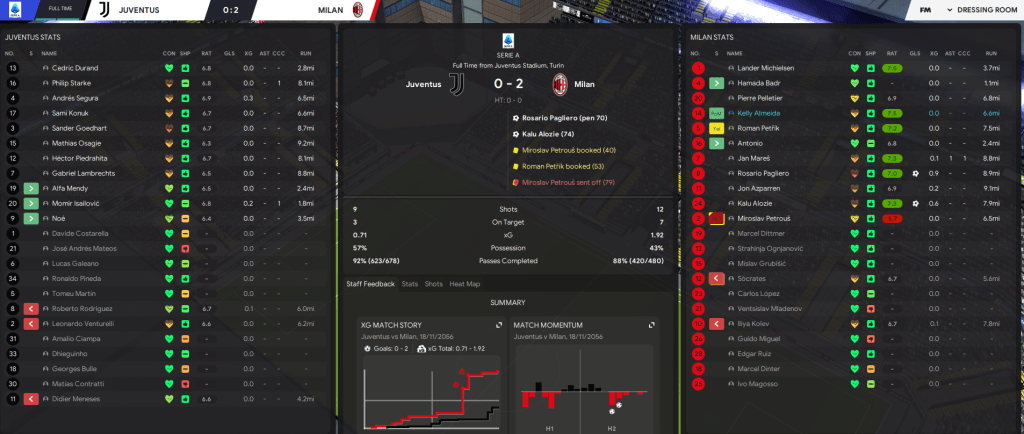Click Lander Michielsen in Milan stats
The width and height of the screenshot is (1024, 434).
[764, 68]
